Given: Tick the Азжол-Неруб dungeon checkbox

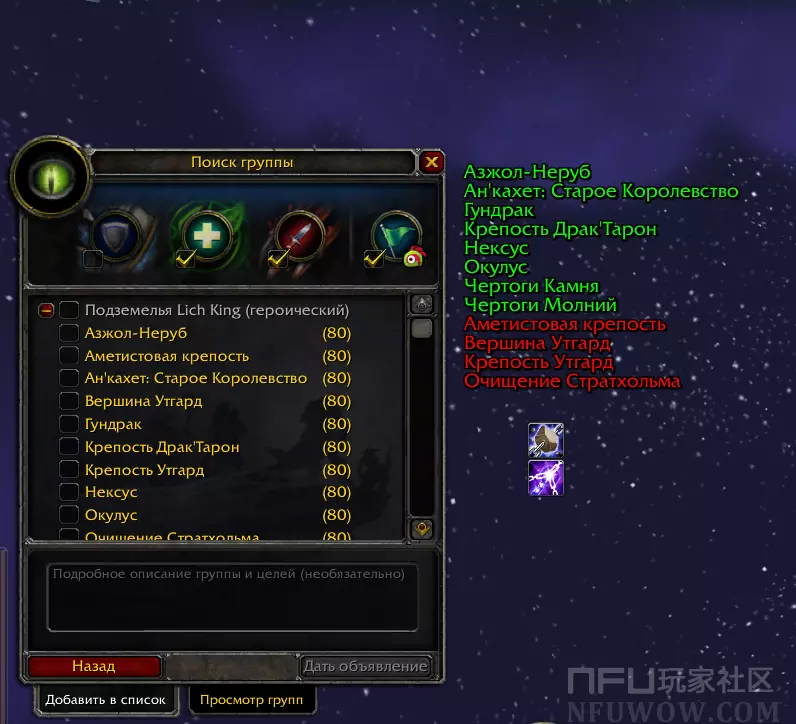Looking at the screenshot, I should [69, 333].
